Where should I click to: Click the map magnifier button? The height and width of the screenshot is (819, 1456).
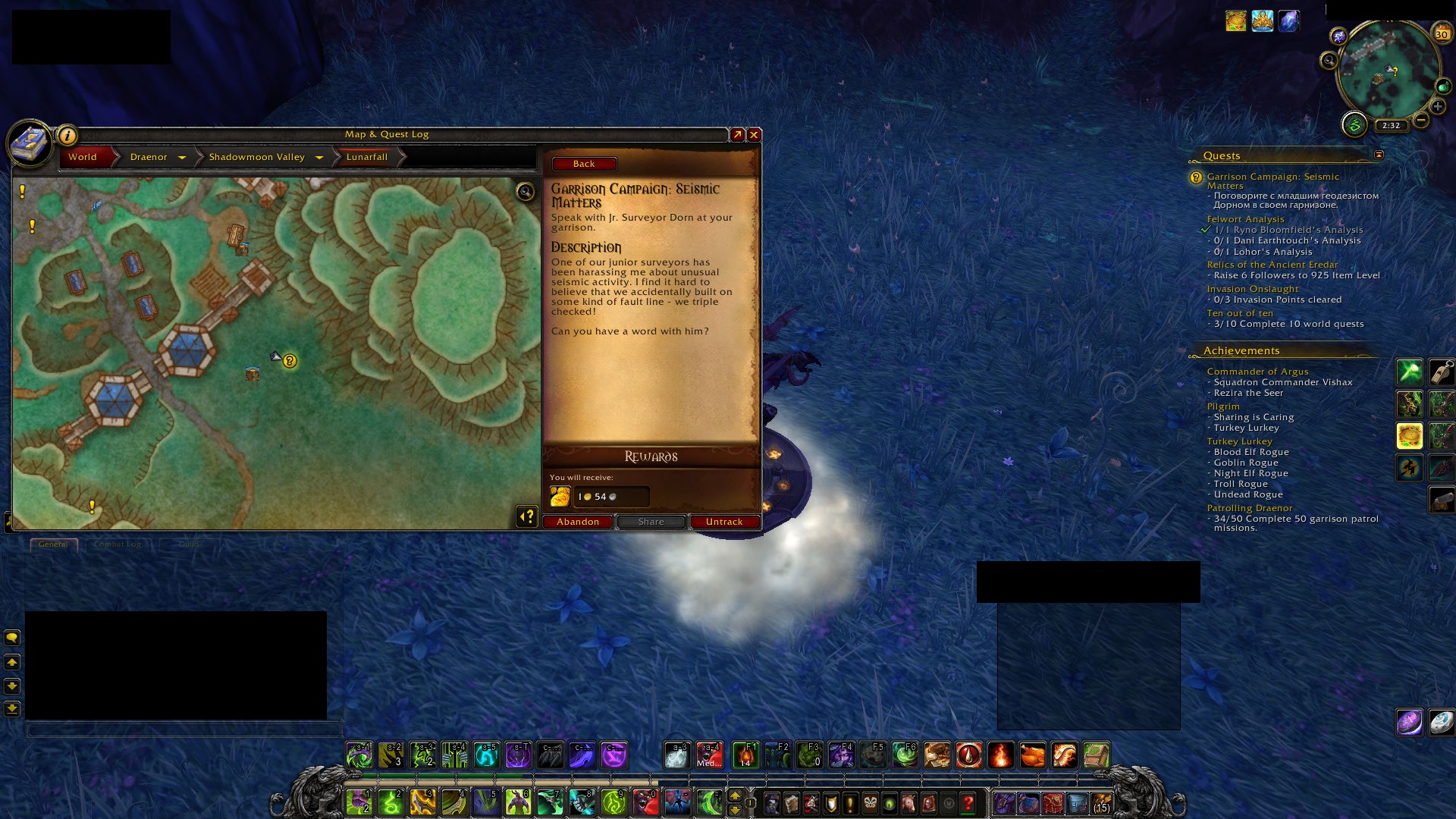point(526,191)
